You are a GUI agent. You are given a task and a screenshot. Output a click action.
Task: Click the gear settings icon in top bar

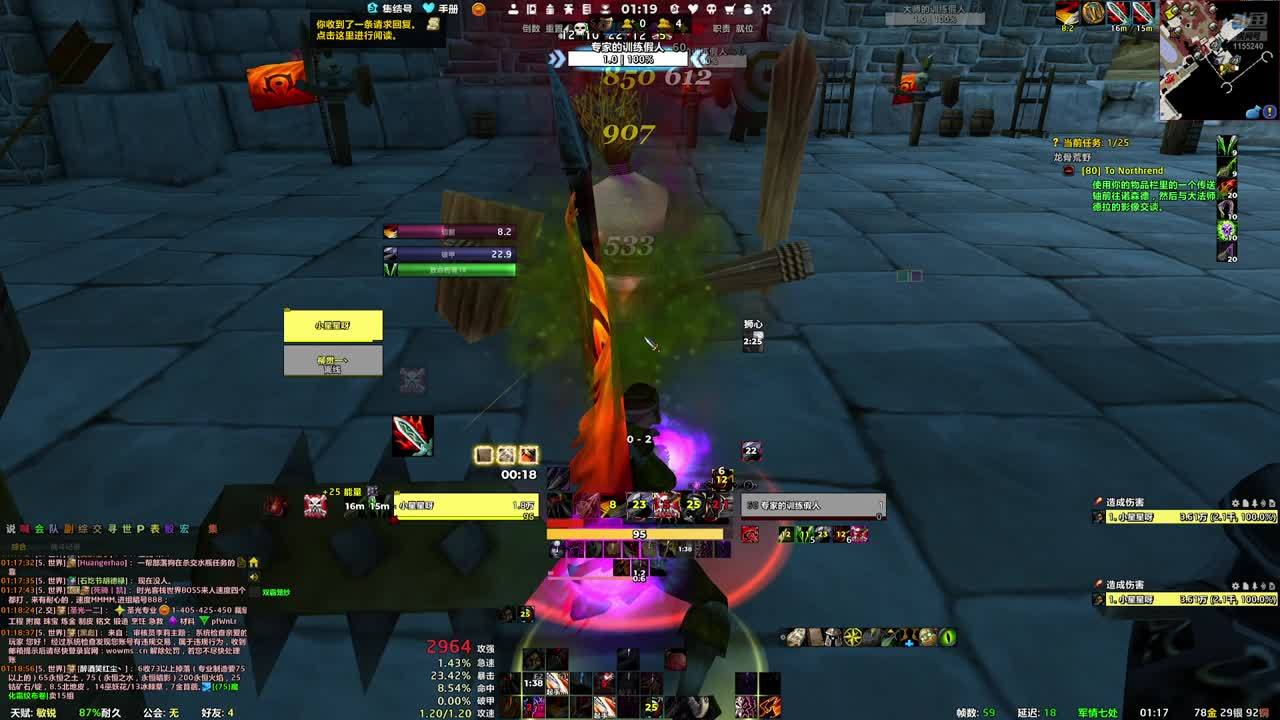[x=766, y=9]
